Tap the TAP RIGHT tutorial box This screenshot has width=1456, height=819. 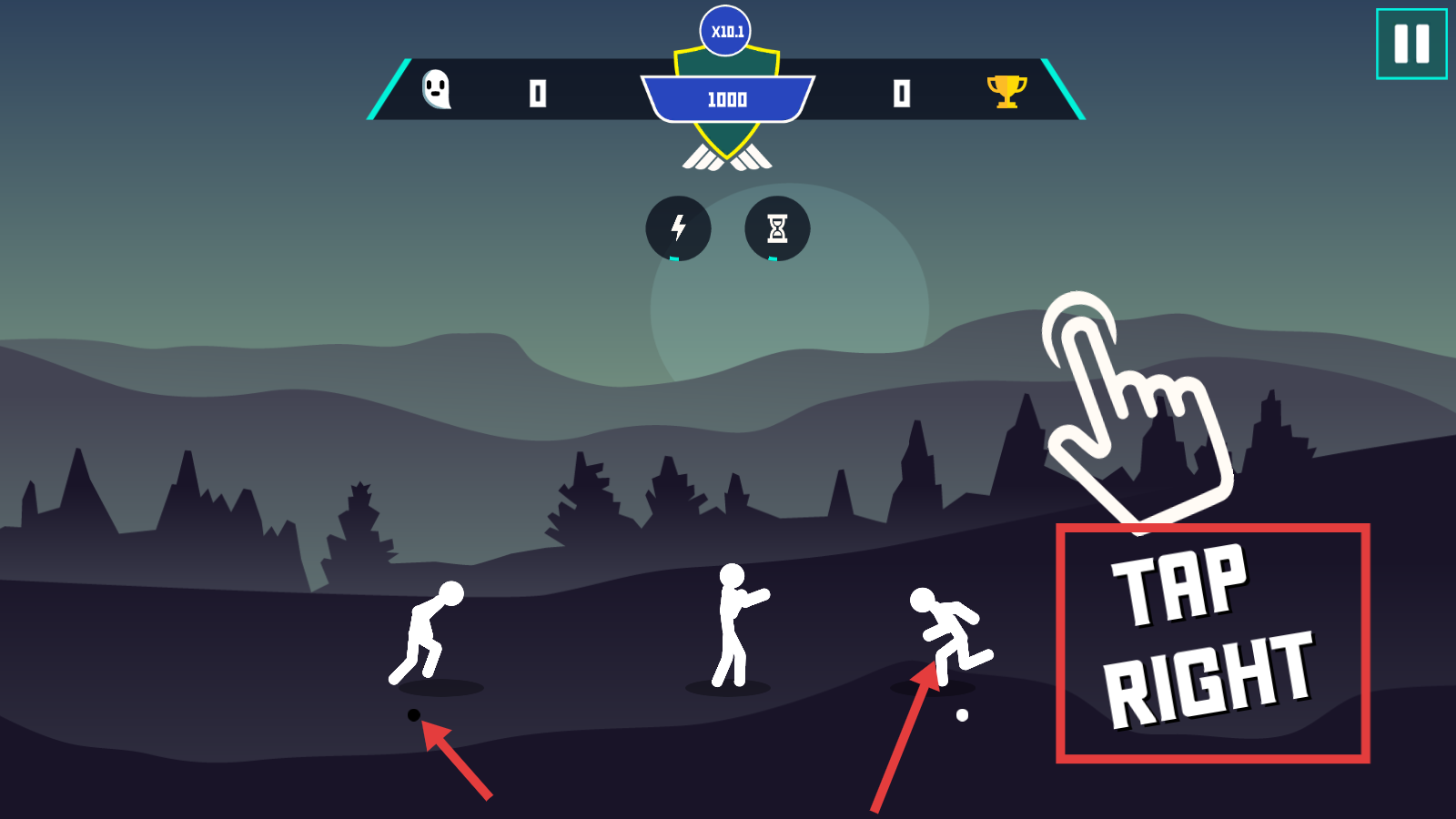tap(1212, 643)
